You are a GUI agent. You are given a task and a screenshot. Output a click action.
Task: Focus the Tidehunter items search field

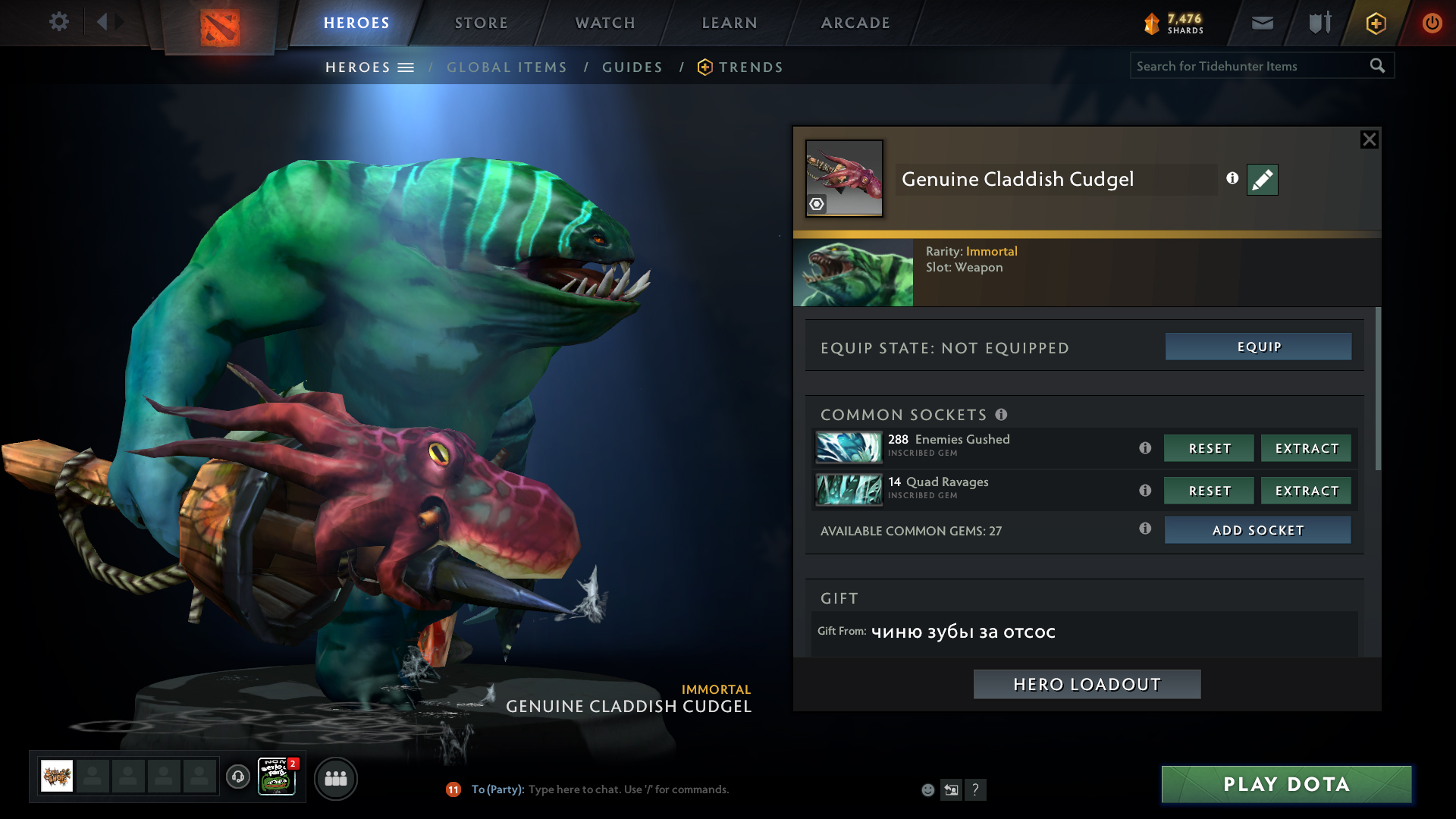pyautogui.click(x=1248, y=66)
